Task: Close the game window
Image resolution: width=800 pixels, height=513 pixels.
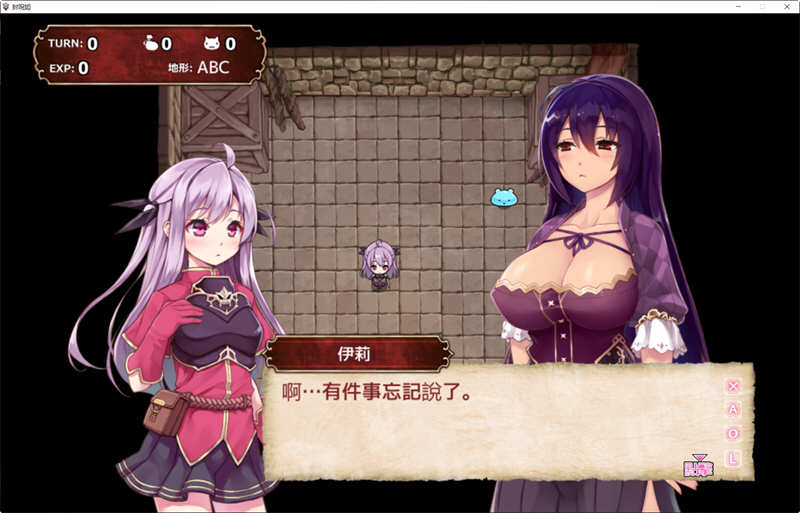Action: pyautogui.click(x=787, y=6)
